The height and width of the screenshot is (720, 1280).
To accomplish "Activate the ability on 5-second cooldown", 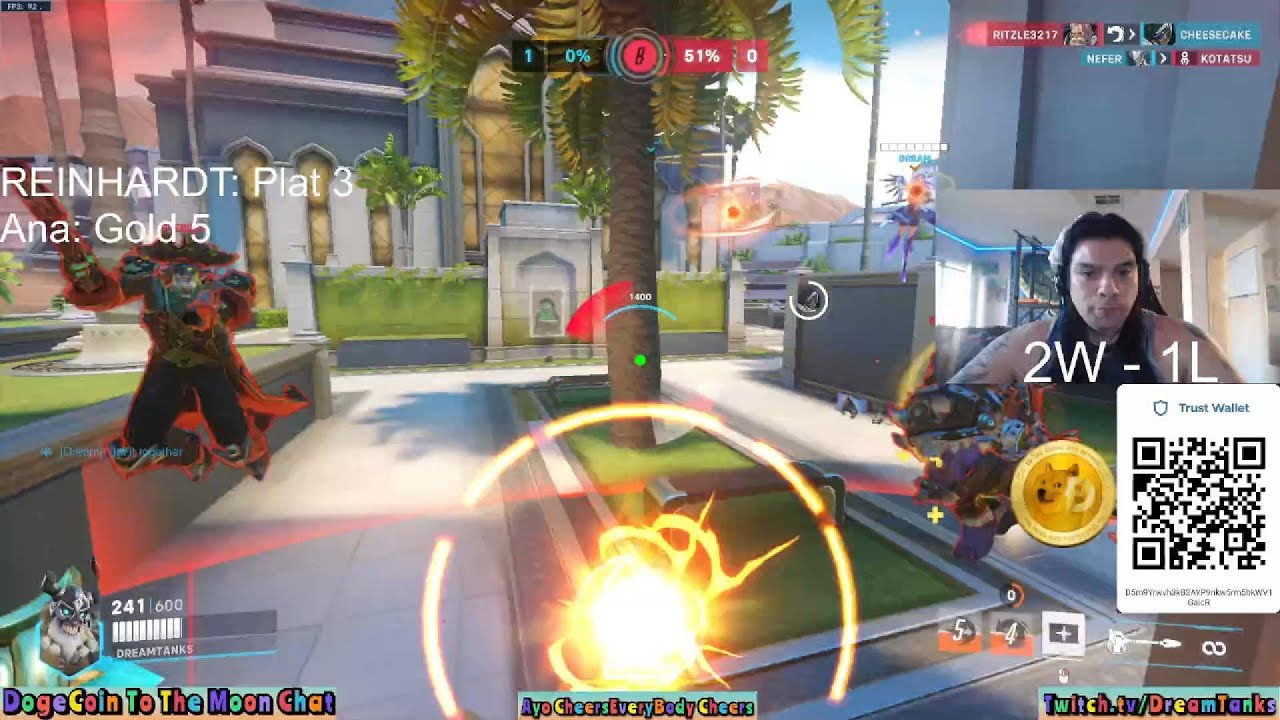I will (x=962, y=633).
